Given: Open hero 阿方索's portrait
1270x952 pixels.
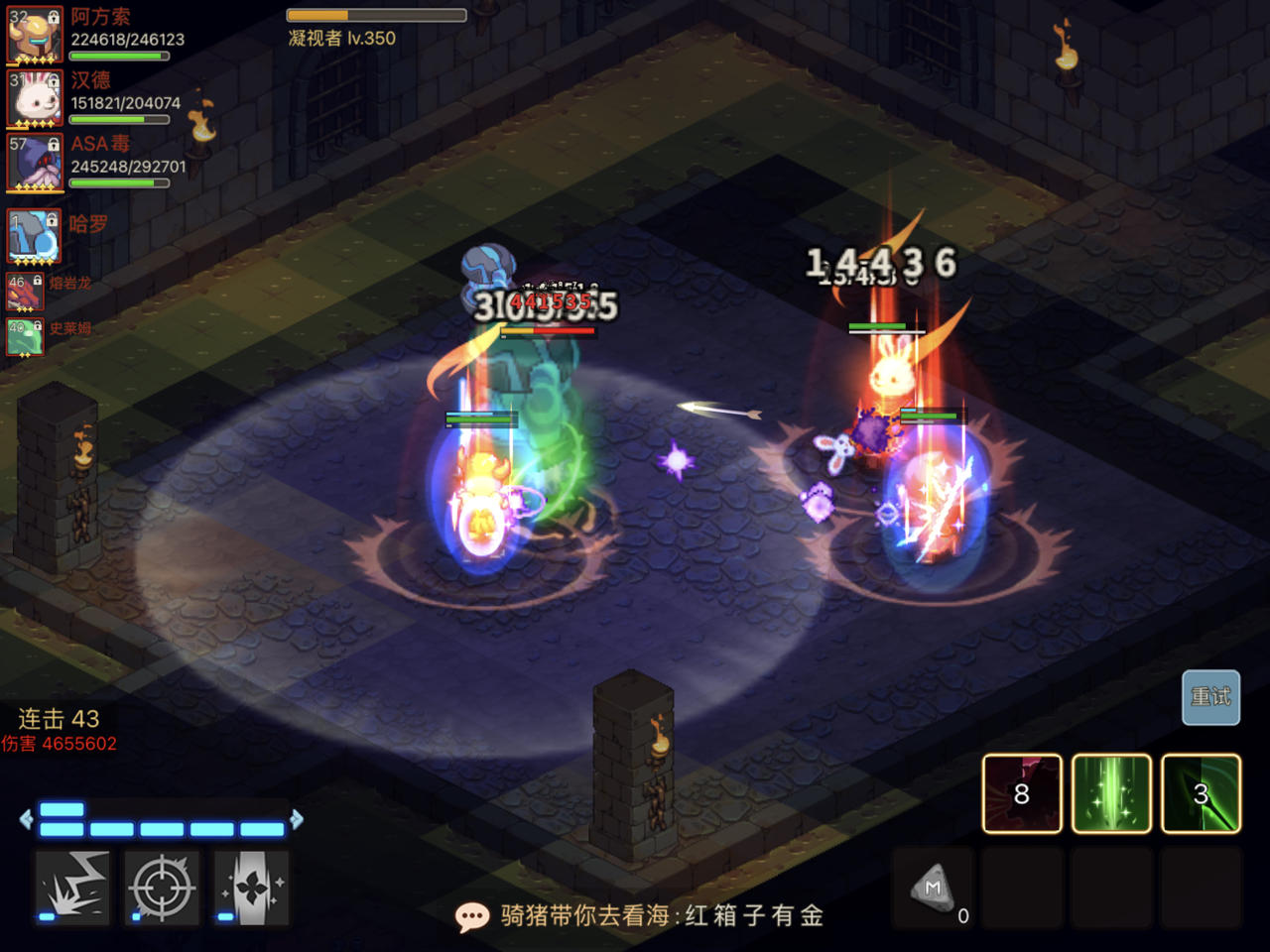Looking at the screenshot, I should [x=35, y=35].
